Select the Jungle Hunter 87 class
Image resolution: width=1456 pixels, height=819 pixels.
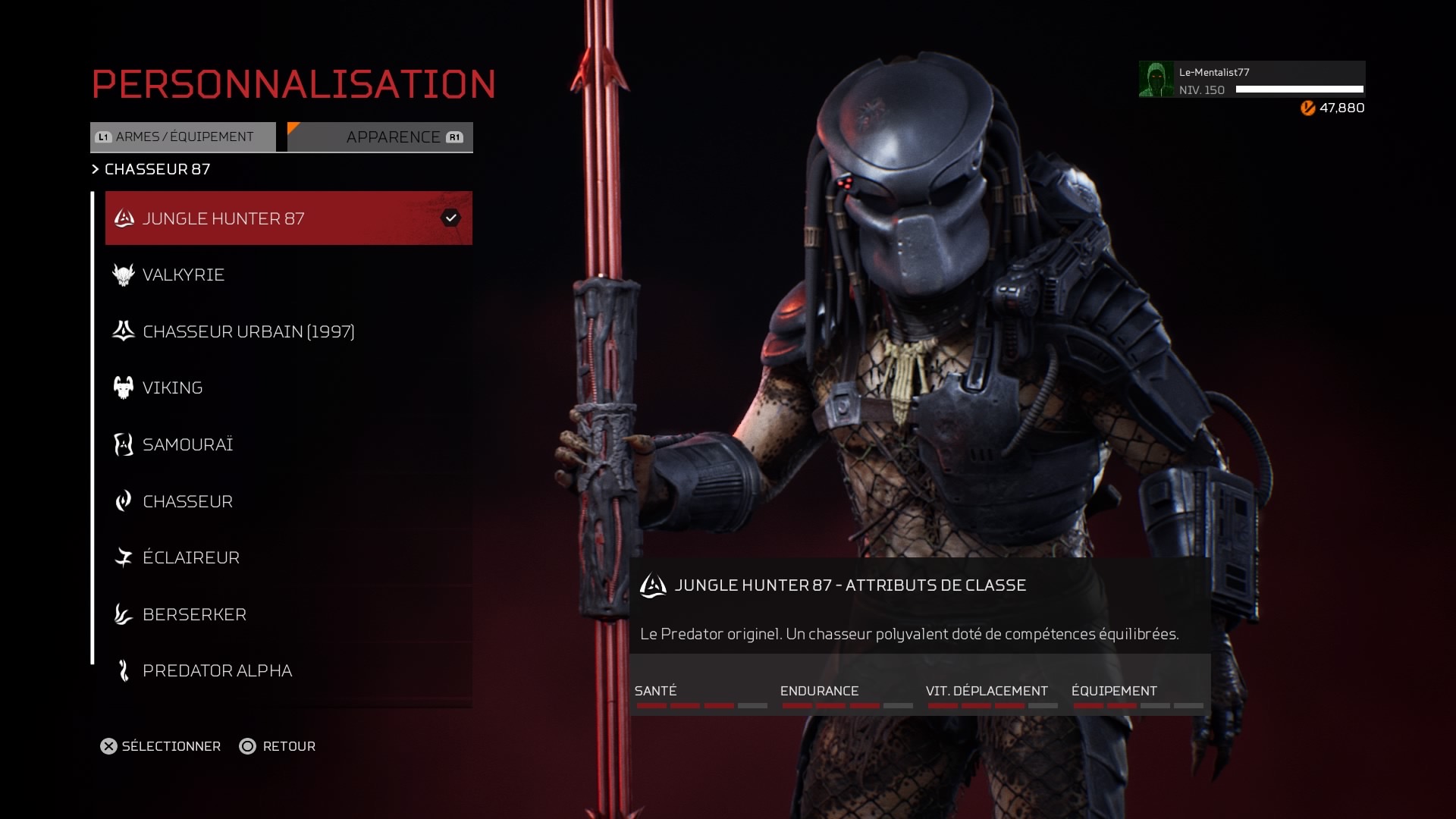point(288,218)
